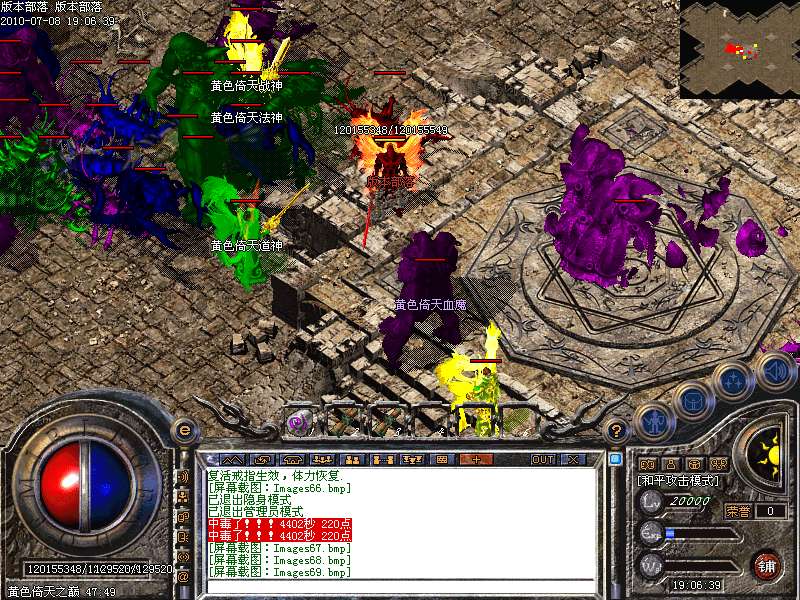800x600 pixels.
Task: Click the round 'e' button
Action: point(185,430)
